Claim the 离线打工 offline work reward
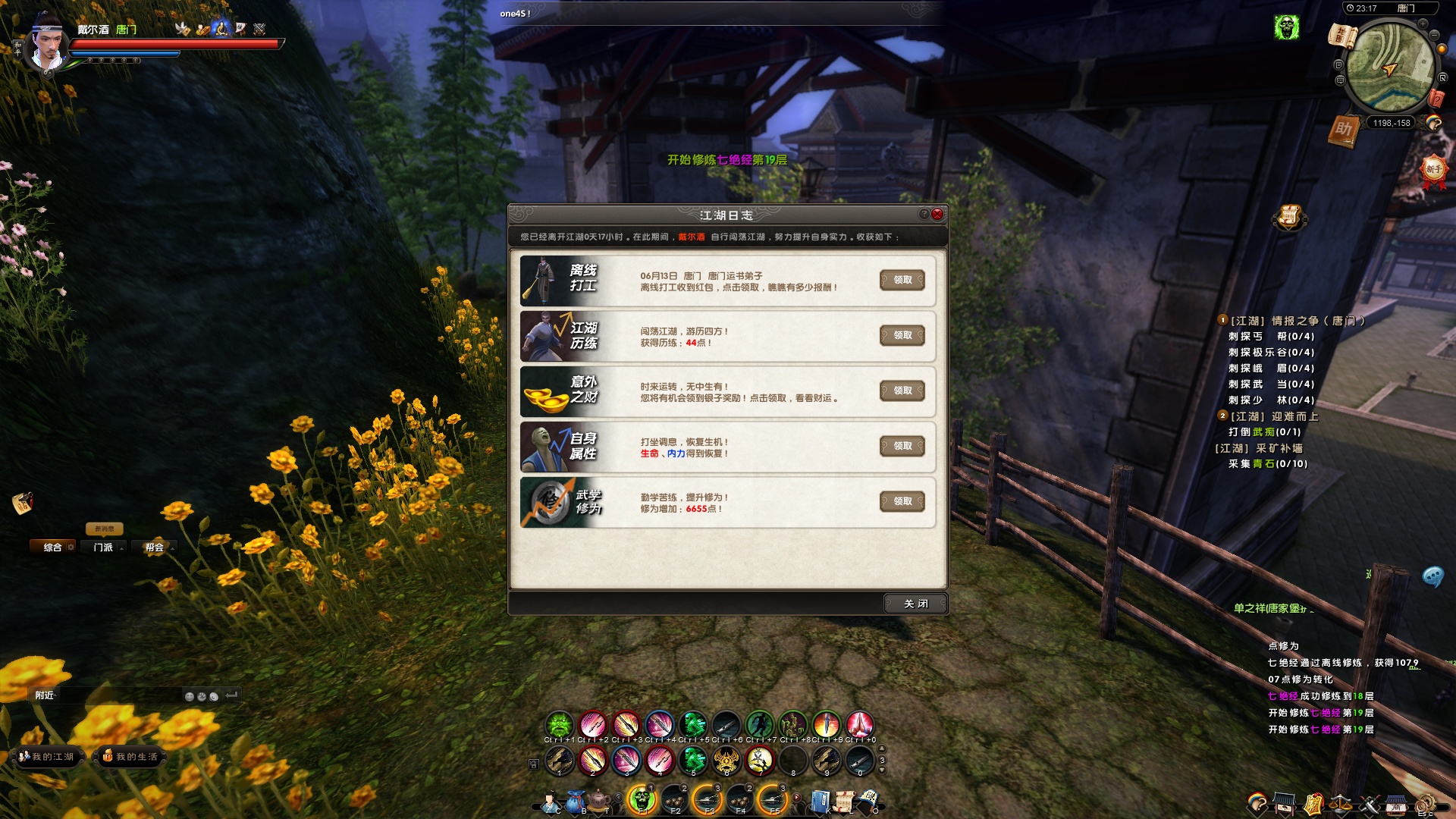 [902, 280]
